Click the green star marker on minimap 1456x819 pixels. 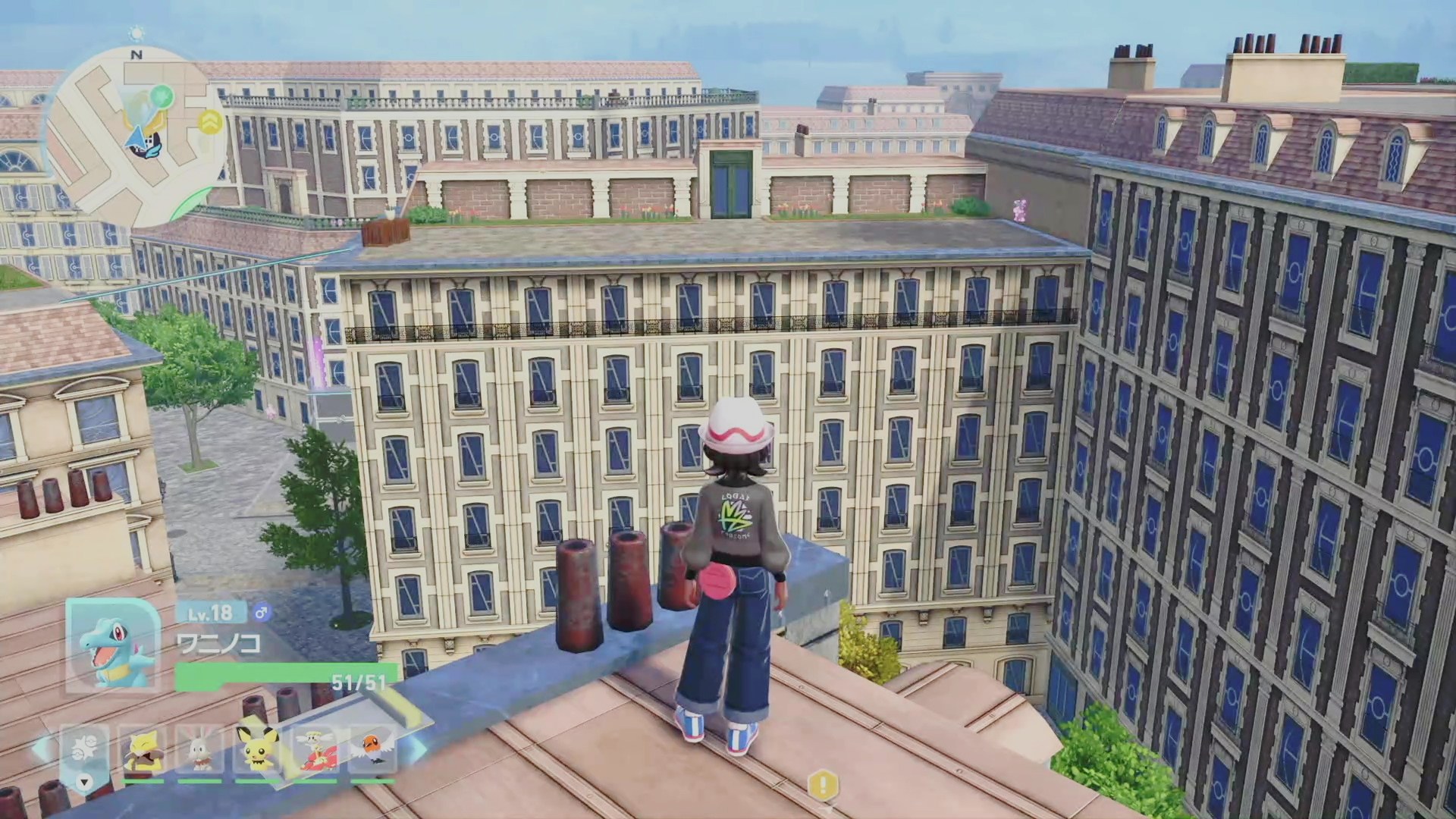(x=163, y=96)
